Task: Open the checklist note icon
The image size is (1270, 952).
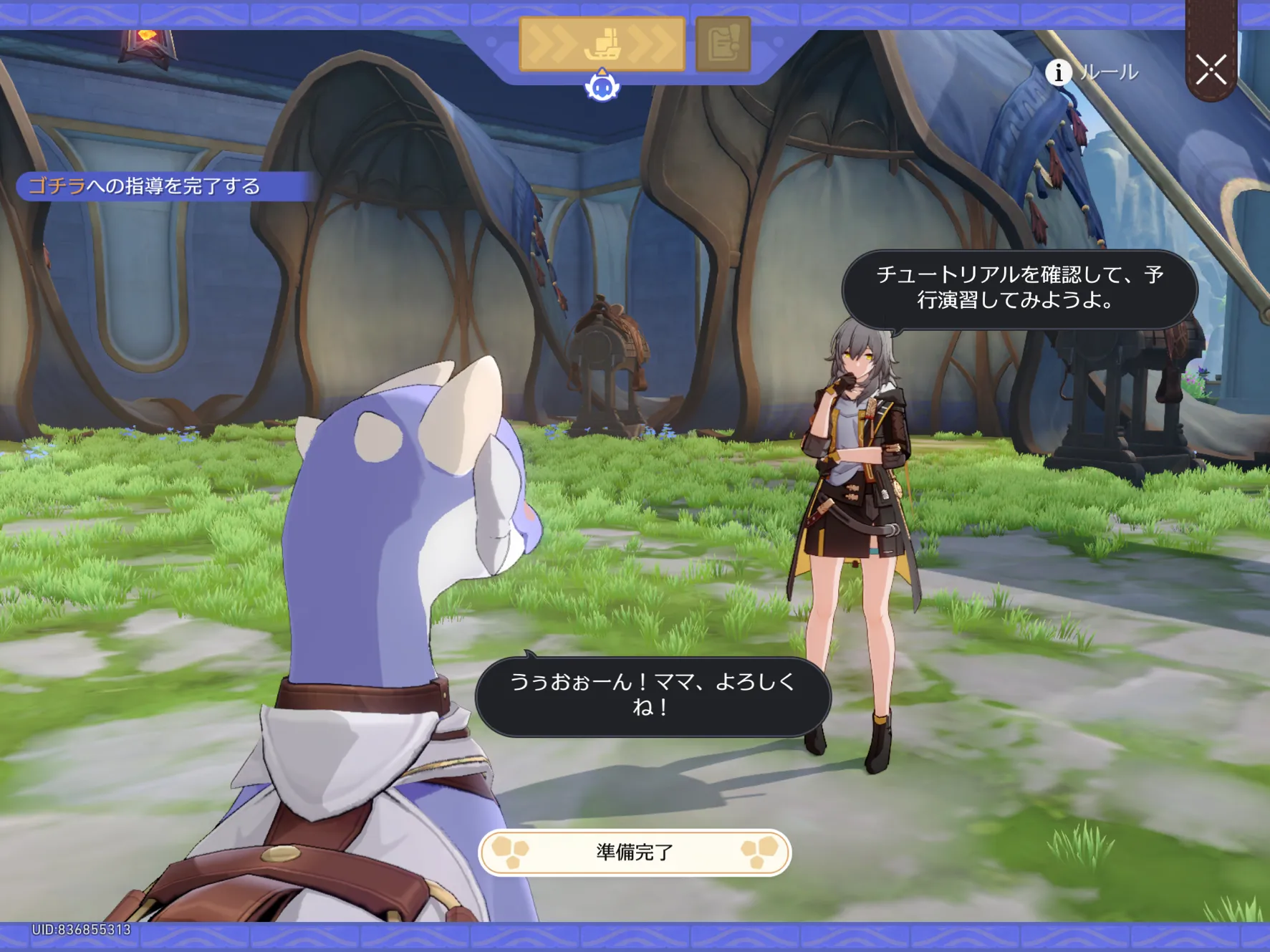Action: (723, 44)
